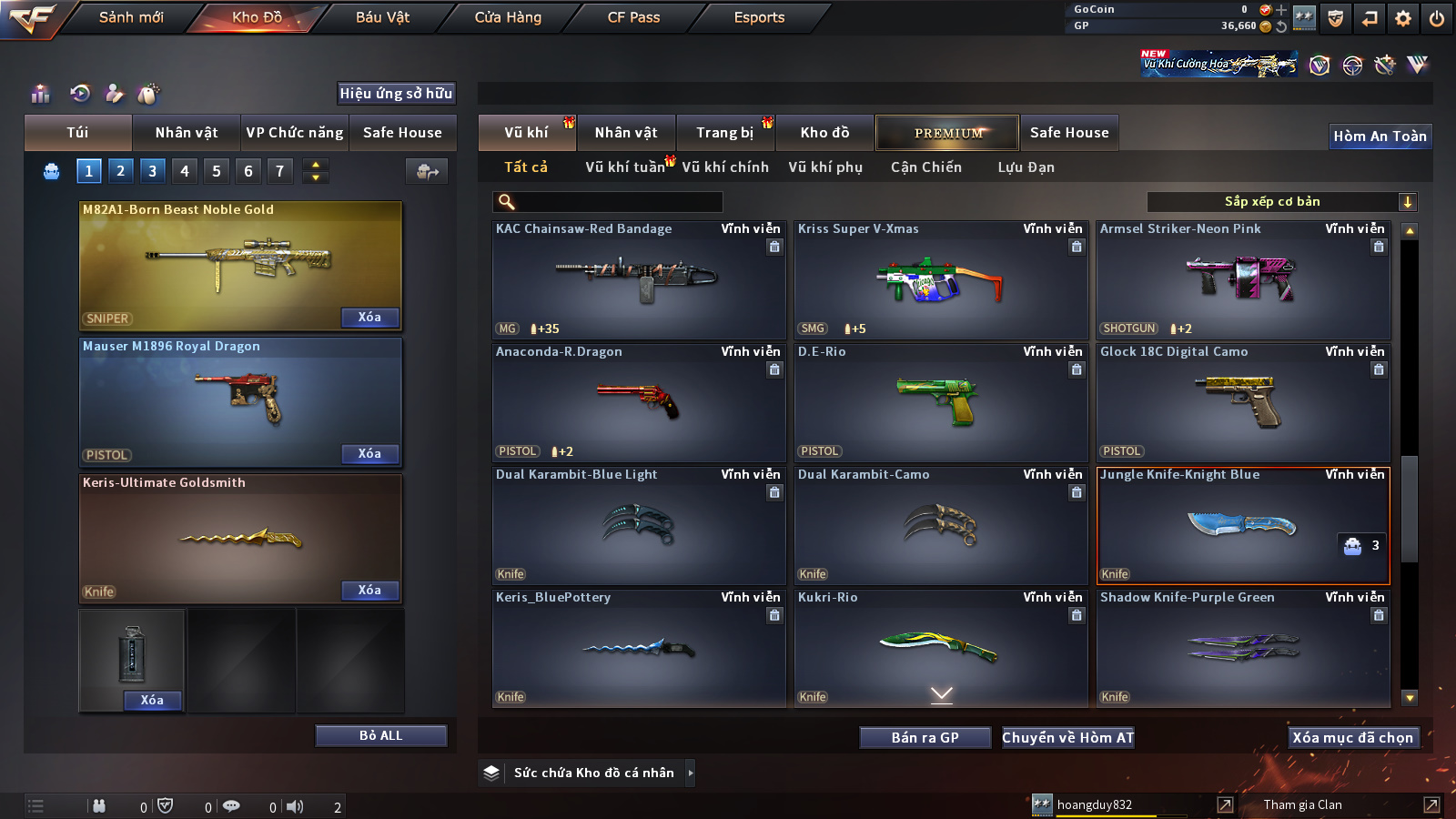
Task: Open the Trang bị tab
Action: tap(724, 133)
